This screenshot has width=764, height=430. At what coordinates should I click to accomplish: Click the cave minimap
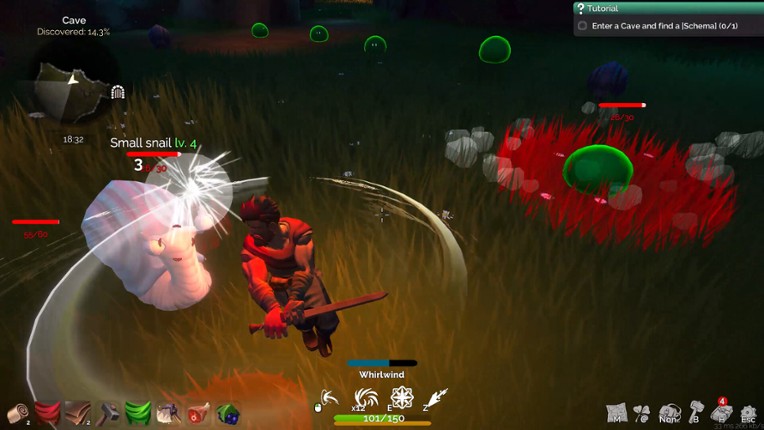(72, 92)
